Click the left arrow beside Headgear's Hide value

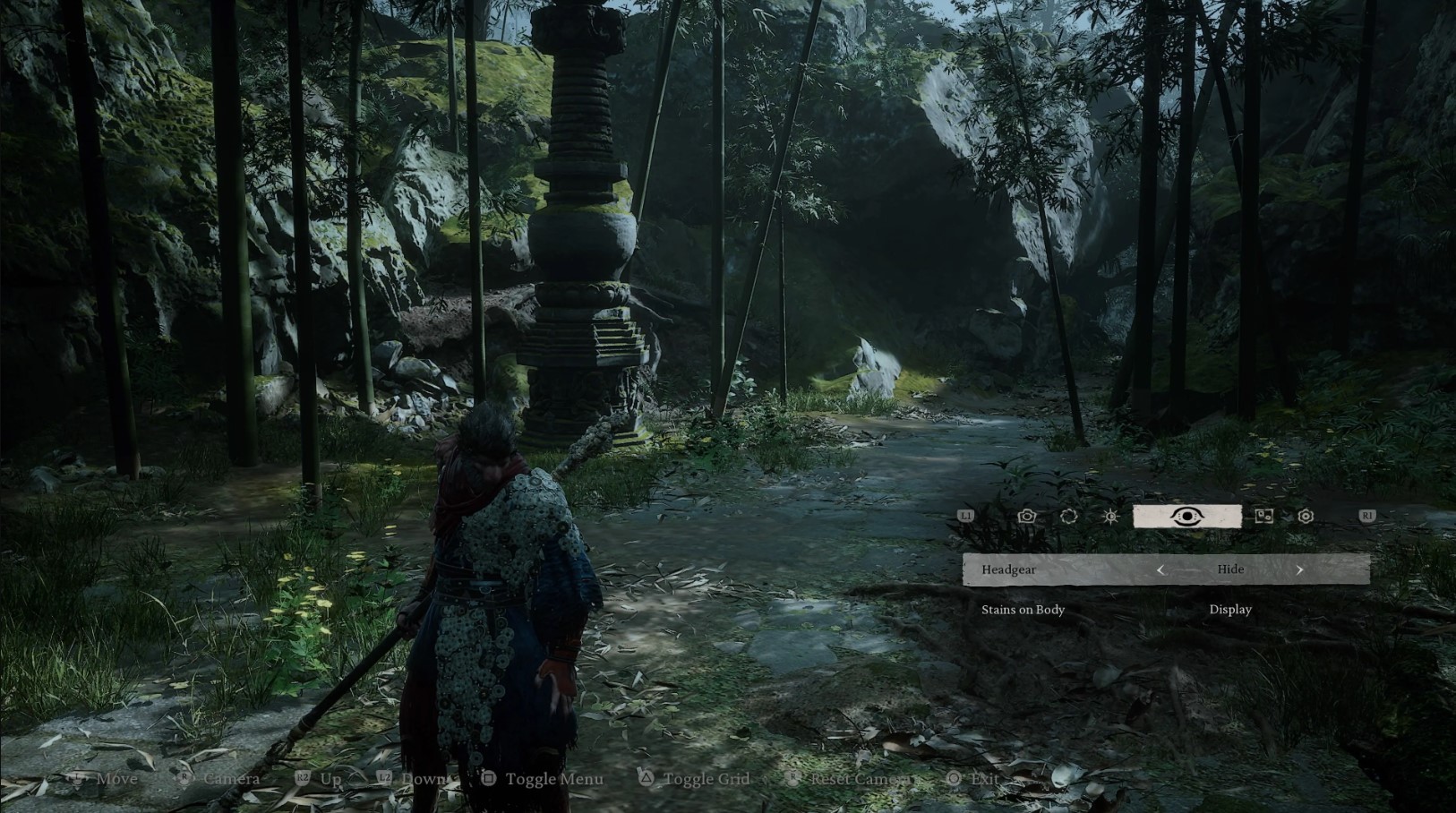[x=1161, y=569]
